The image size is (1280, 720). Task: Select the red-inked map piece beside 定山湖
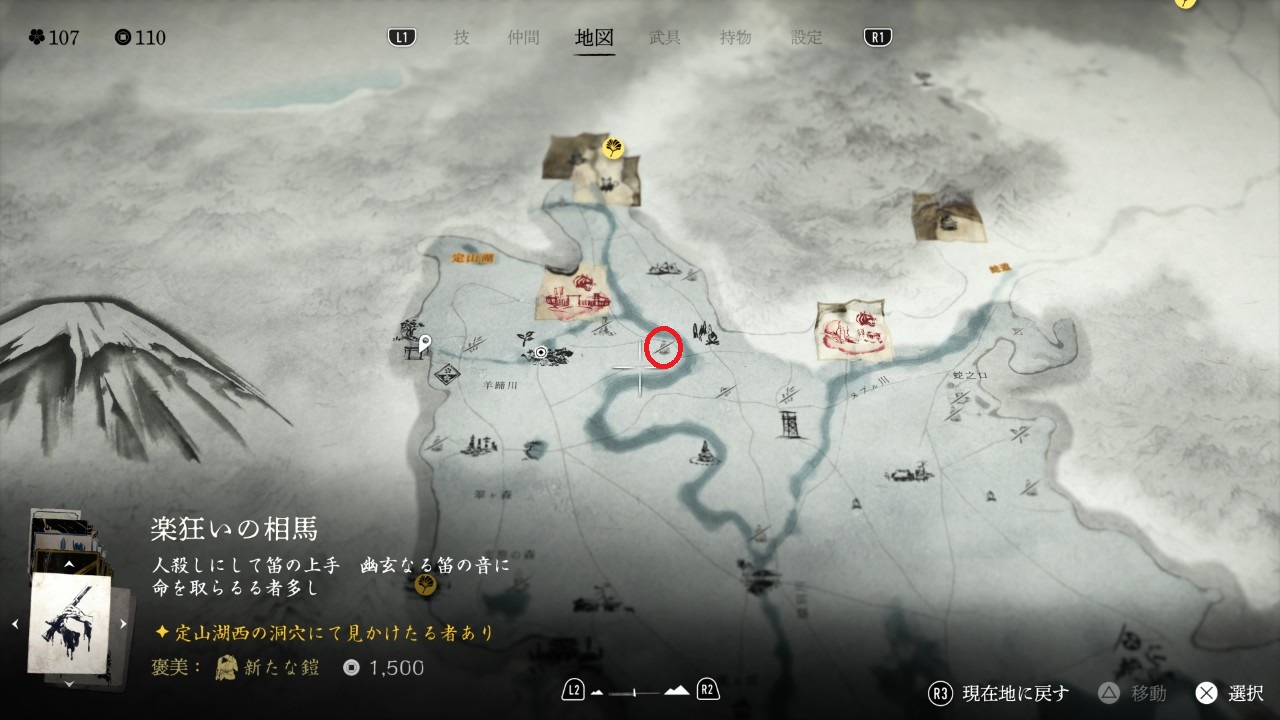[574, 292]
